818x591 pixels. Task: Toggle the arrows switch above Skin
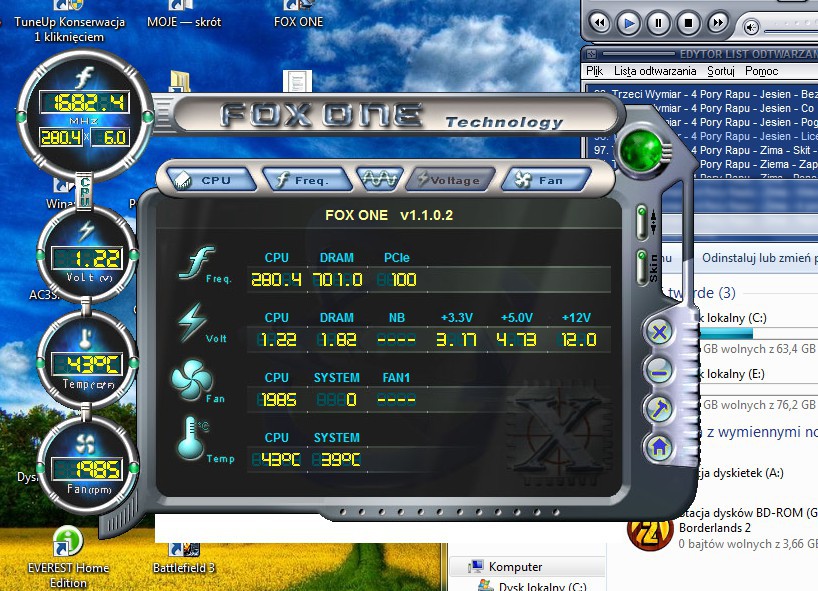click(641, 219)
